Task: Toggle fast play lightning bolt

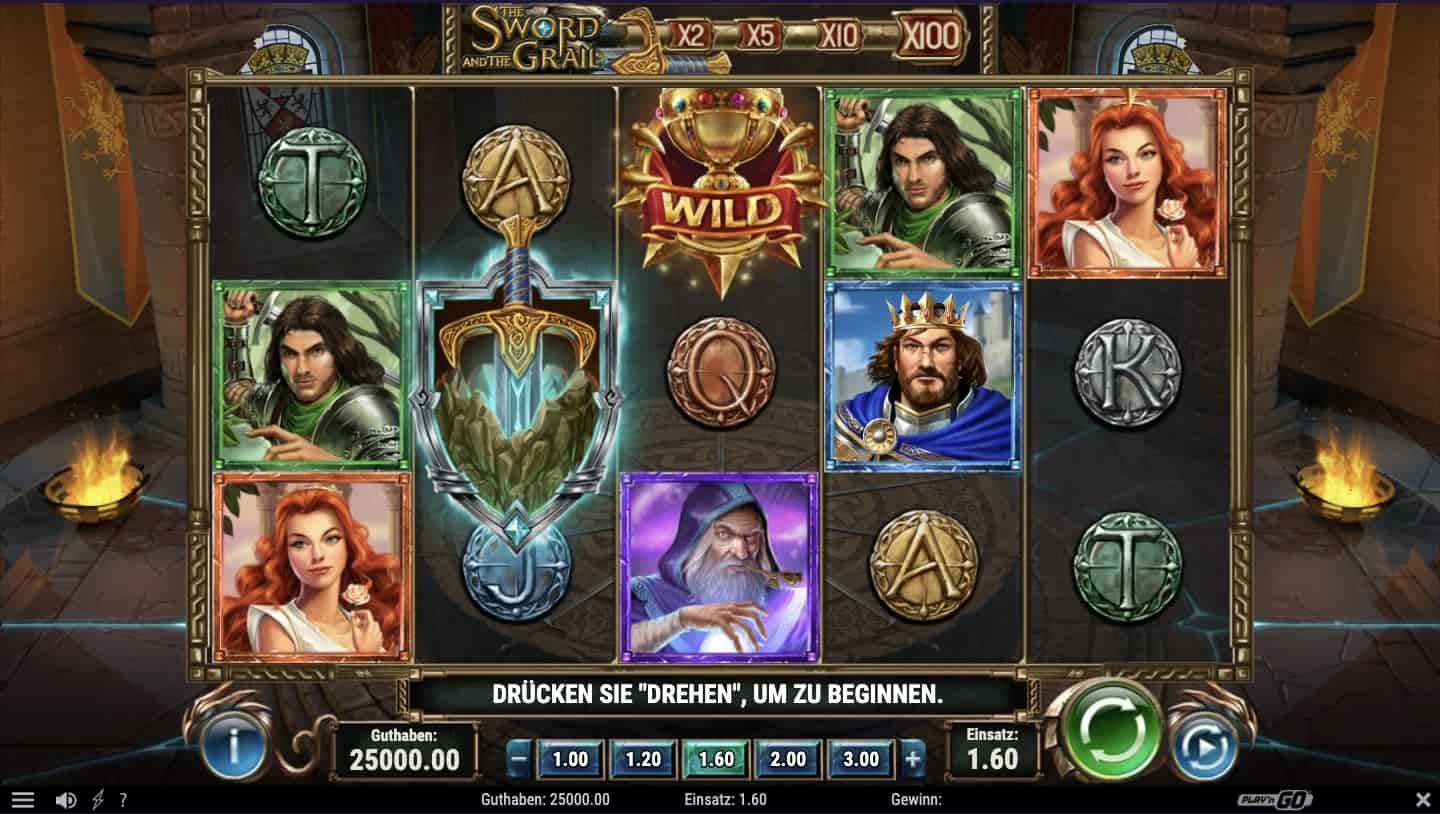Action: (x=97, y=800)
